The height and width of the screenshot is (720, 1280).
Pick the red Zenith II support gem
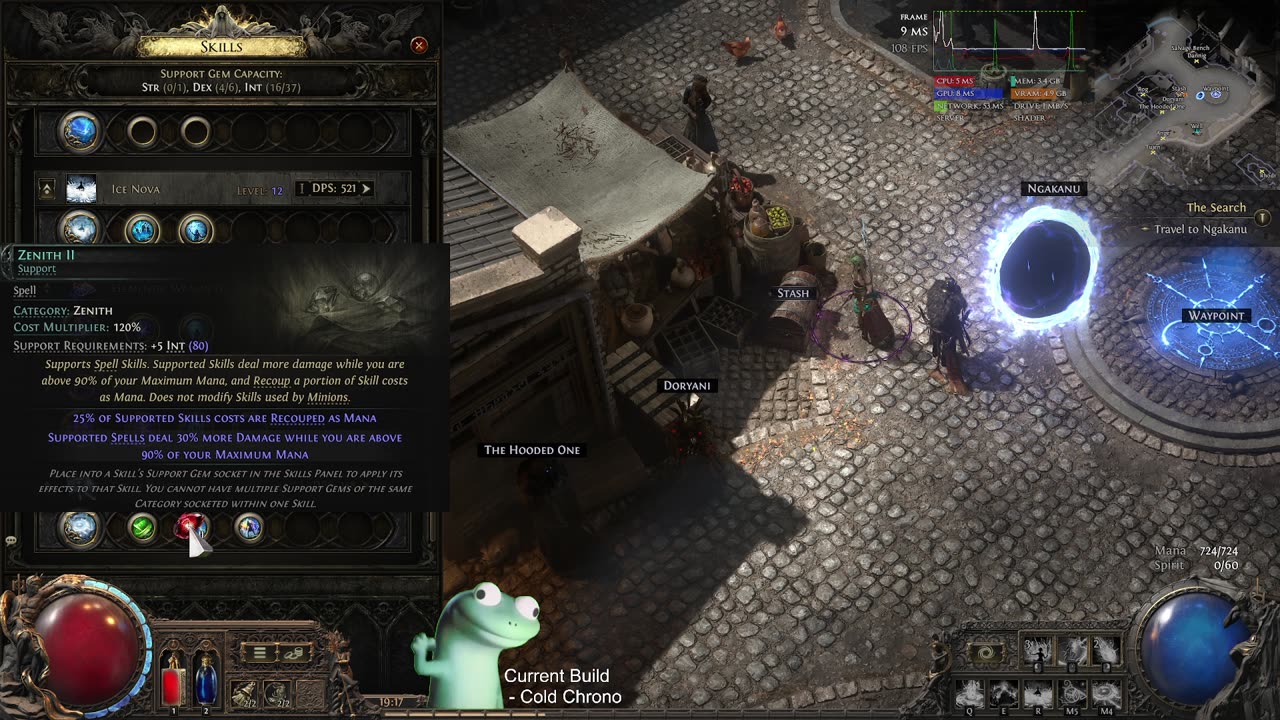[x=190, y=527]
